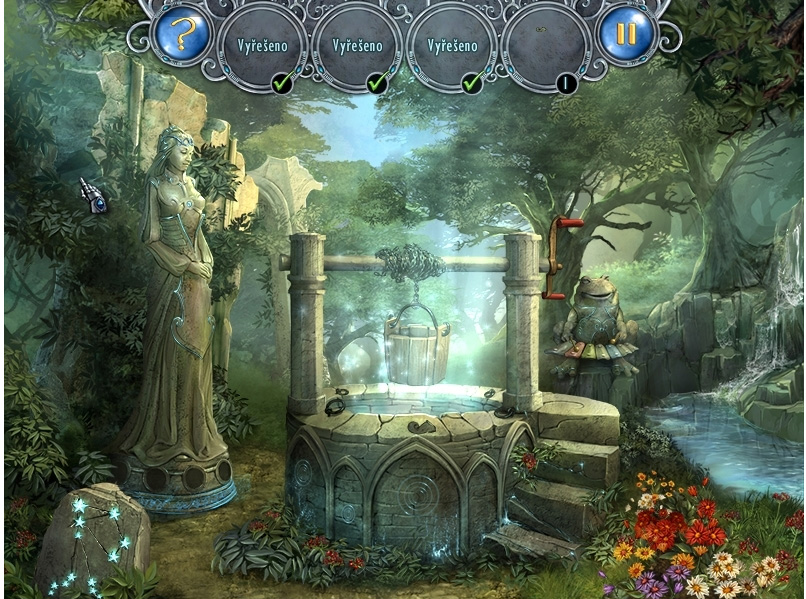Viewport: 806px width, 599px height.
Task: Select the unsolved empty task medallion
Action: click(547, 47)
